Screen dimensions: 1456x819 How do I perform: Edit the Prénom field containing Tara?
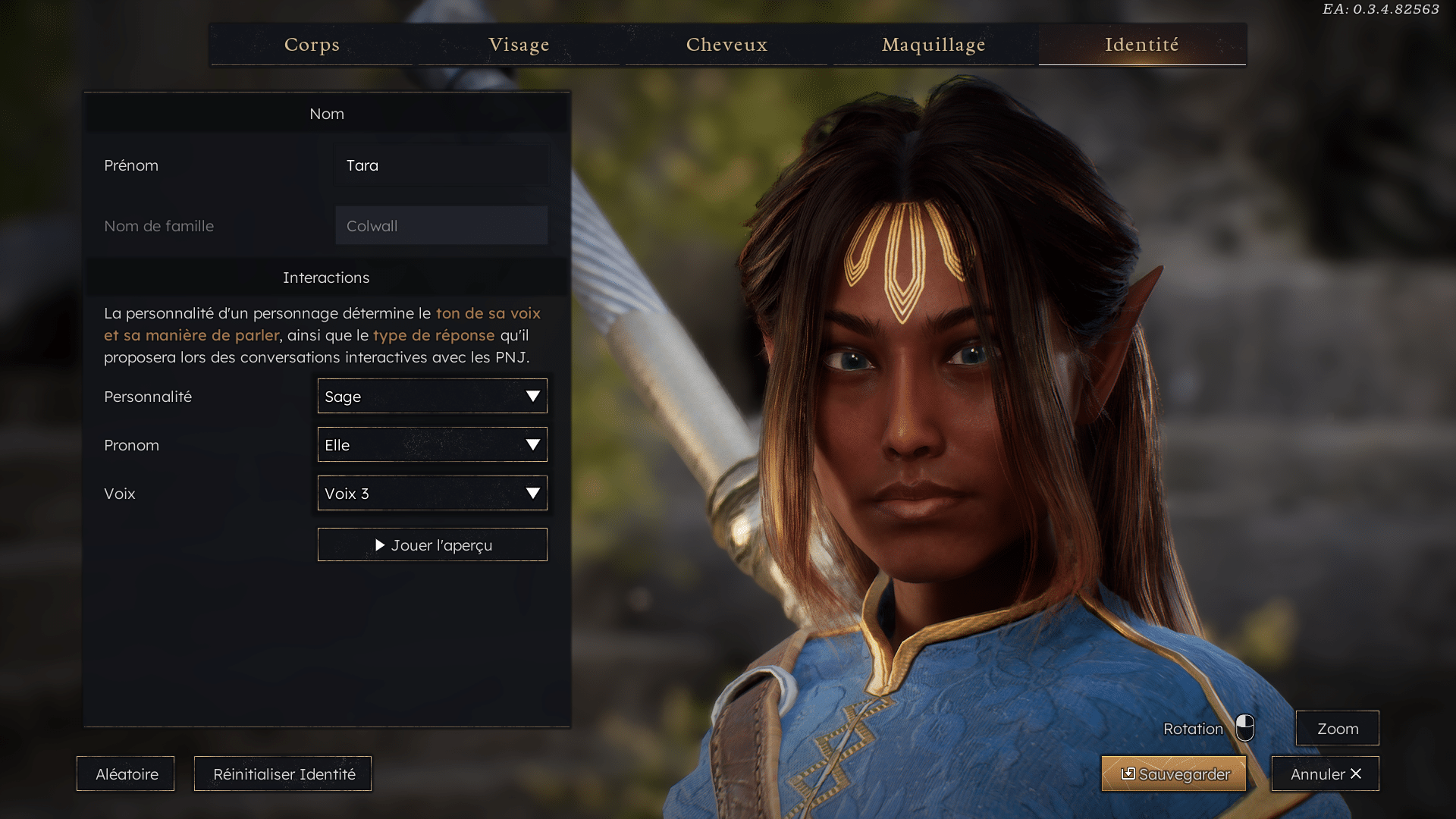tap(441, 165)
